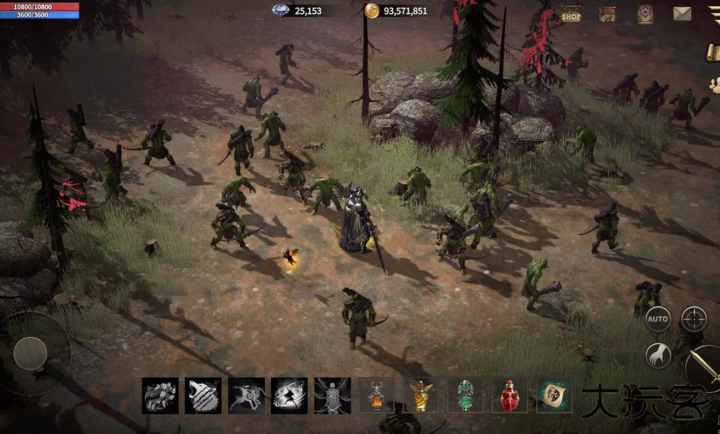Image resolution: width=720 pixels, height=434 pixels.
Task: Tap the crosshair target button
Action: pyautogui.click(x=694, y=319)
